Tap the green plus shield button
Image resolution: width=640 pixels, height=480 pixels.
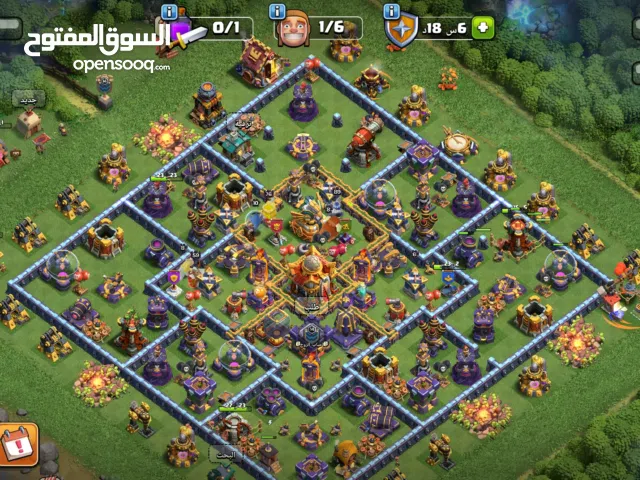tap(483, 27)
